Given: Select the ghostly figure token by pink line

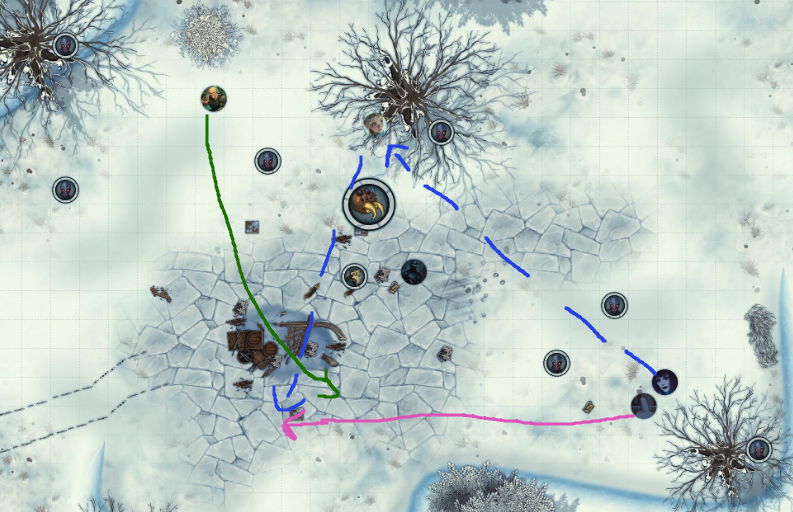Looking at the screenshot, I should click(644, 405).
